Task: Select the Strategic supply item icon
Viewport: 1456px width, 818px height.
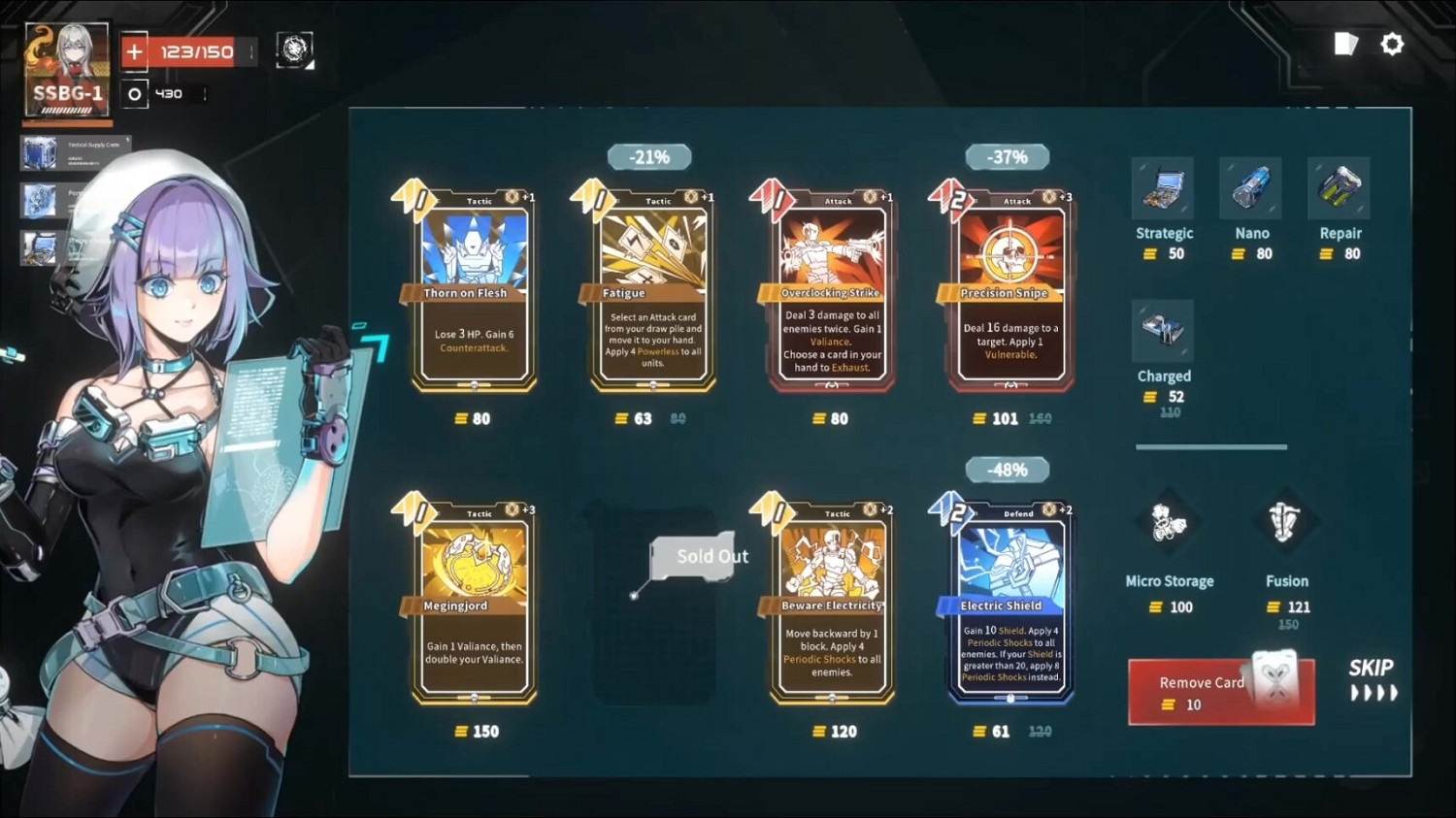Action: 1164,187
